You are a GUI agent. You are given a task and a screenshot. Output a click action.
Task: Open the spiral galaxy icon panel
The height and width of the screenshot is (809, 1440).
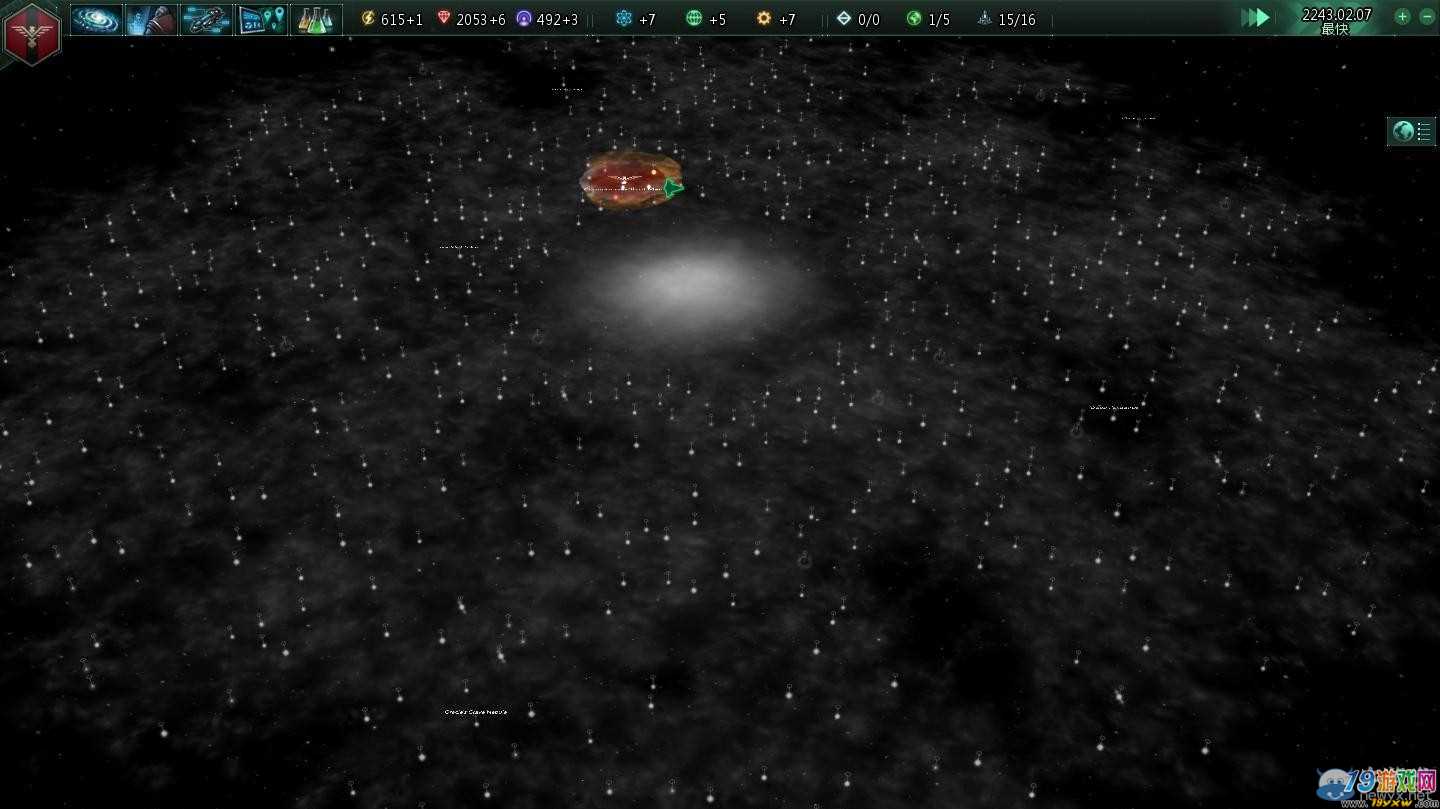96,19
